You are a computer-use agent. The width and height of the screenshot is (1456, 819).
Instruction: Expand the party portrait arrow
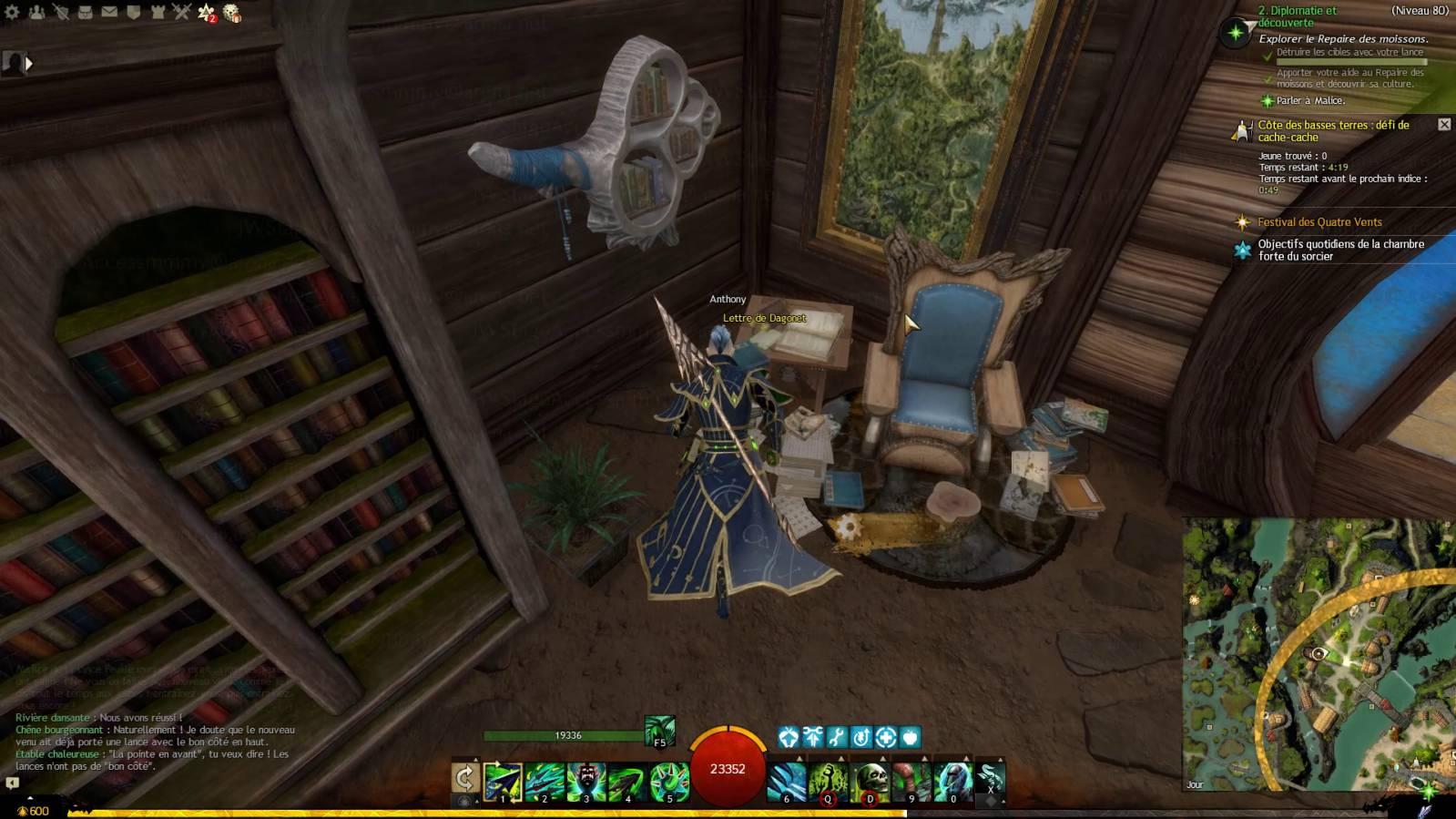[x=29, y=64]
